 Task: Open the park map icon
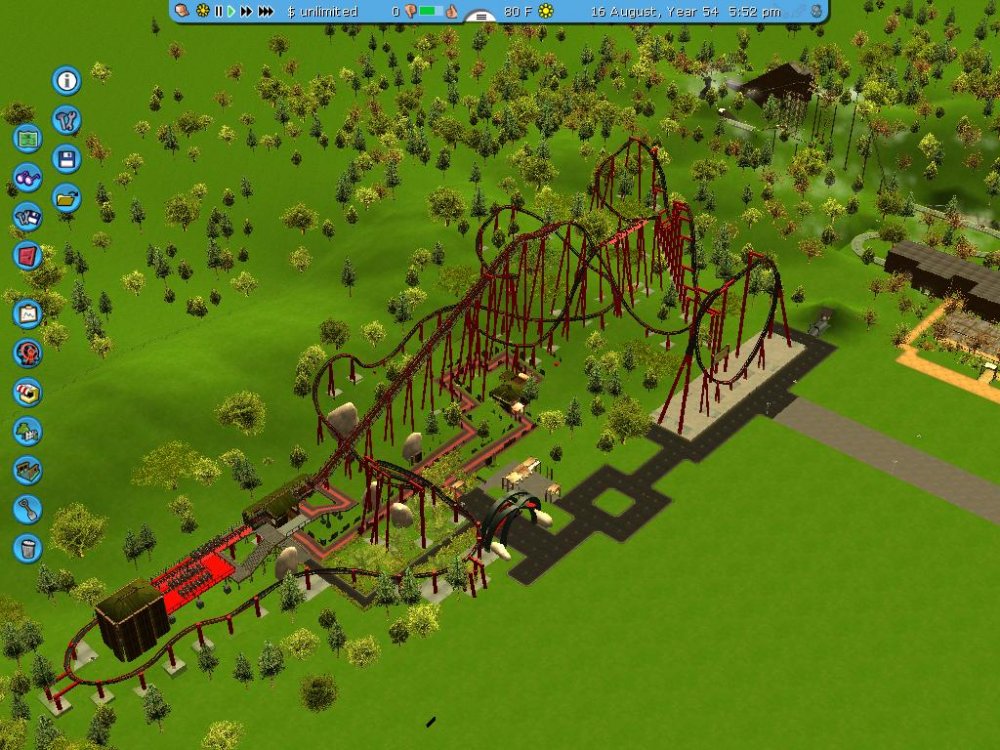pos(27,139)
